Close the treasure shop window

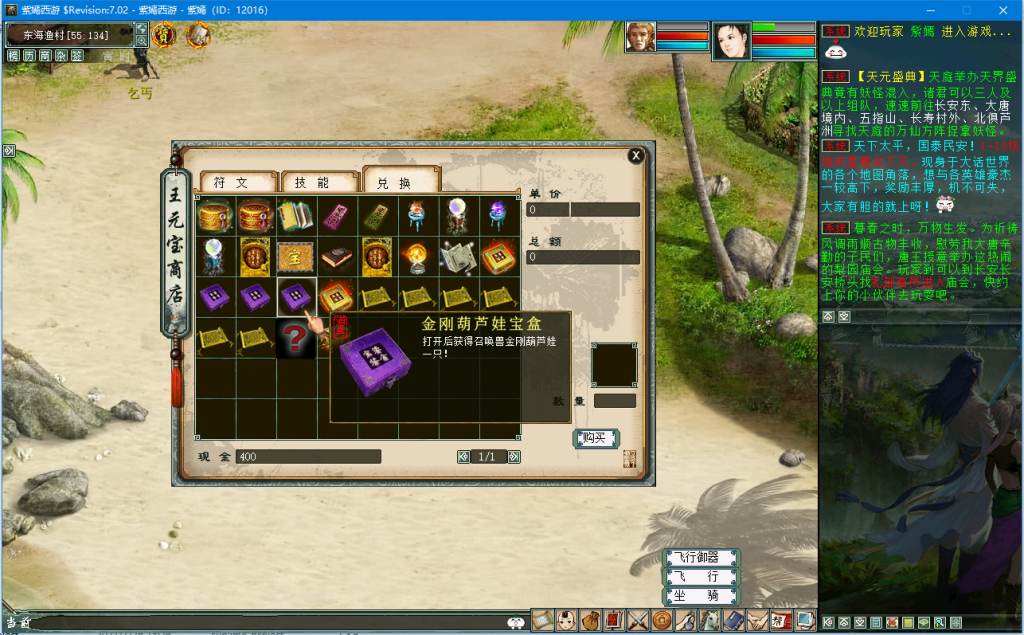635,155
